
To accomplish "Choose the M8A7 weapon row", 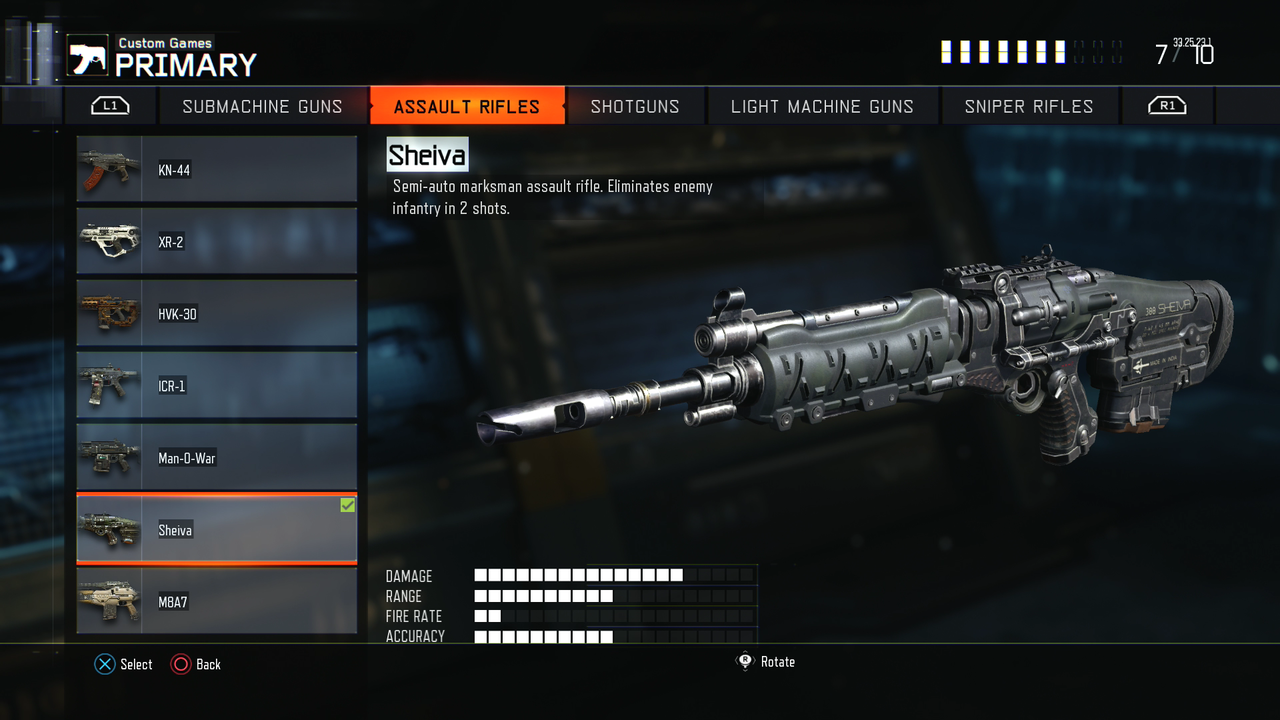I will [217, 602].
